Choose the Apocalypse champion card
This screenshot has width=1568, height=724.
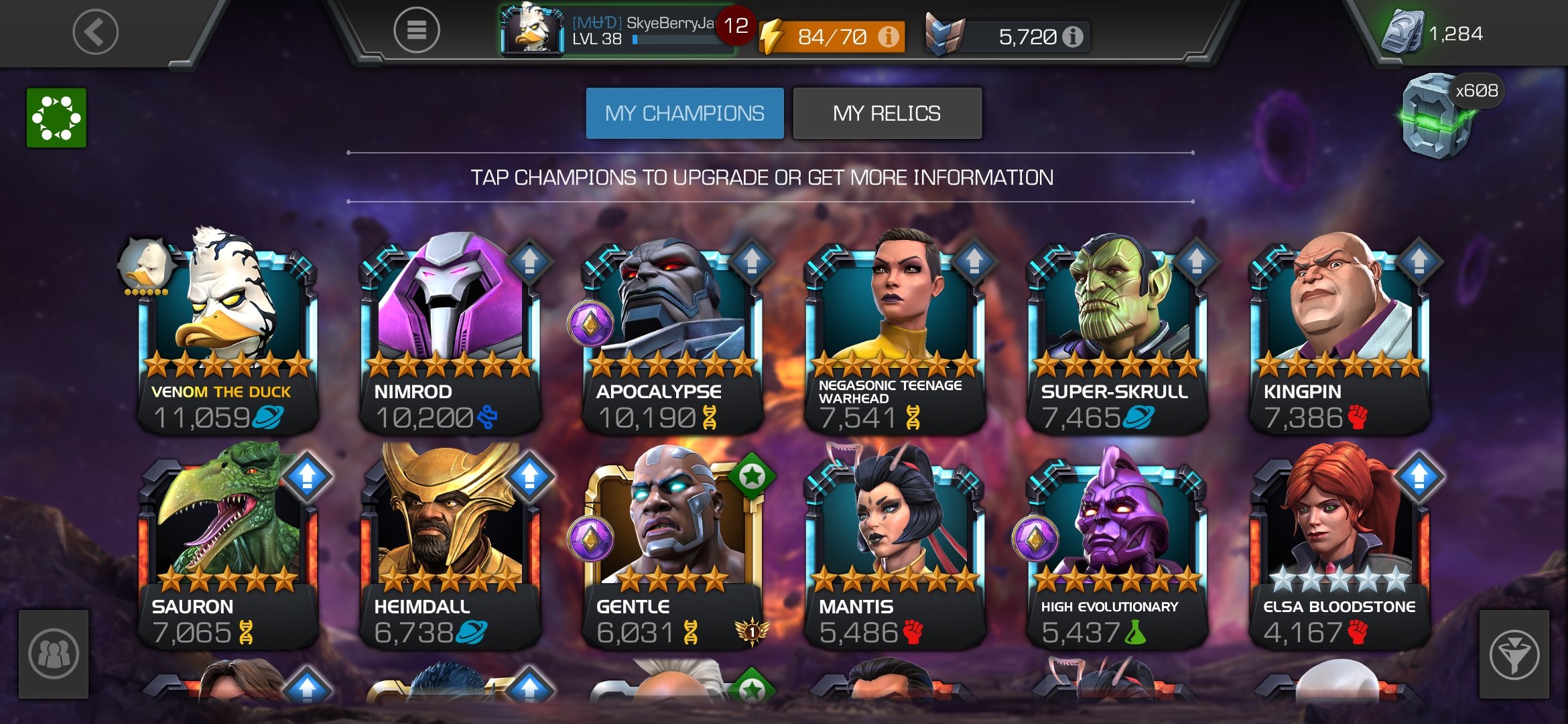[x=671, y=335]
